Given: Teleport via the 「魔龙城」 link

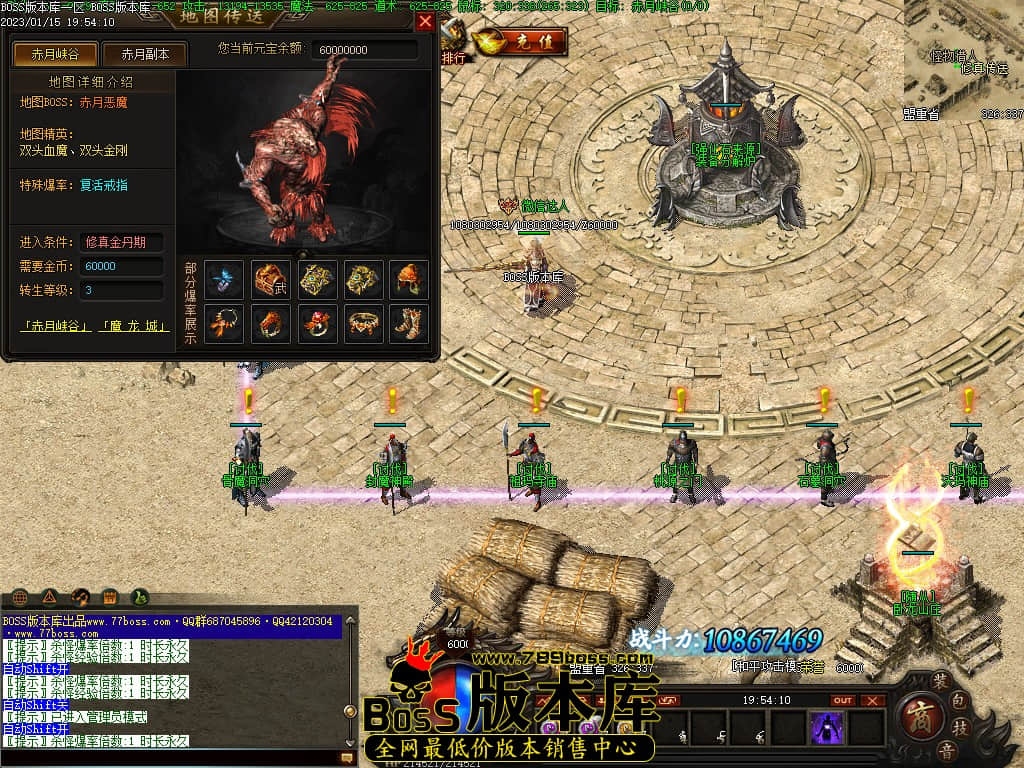Looking at the screenshot, I should (x=134, y=326).
